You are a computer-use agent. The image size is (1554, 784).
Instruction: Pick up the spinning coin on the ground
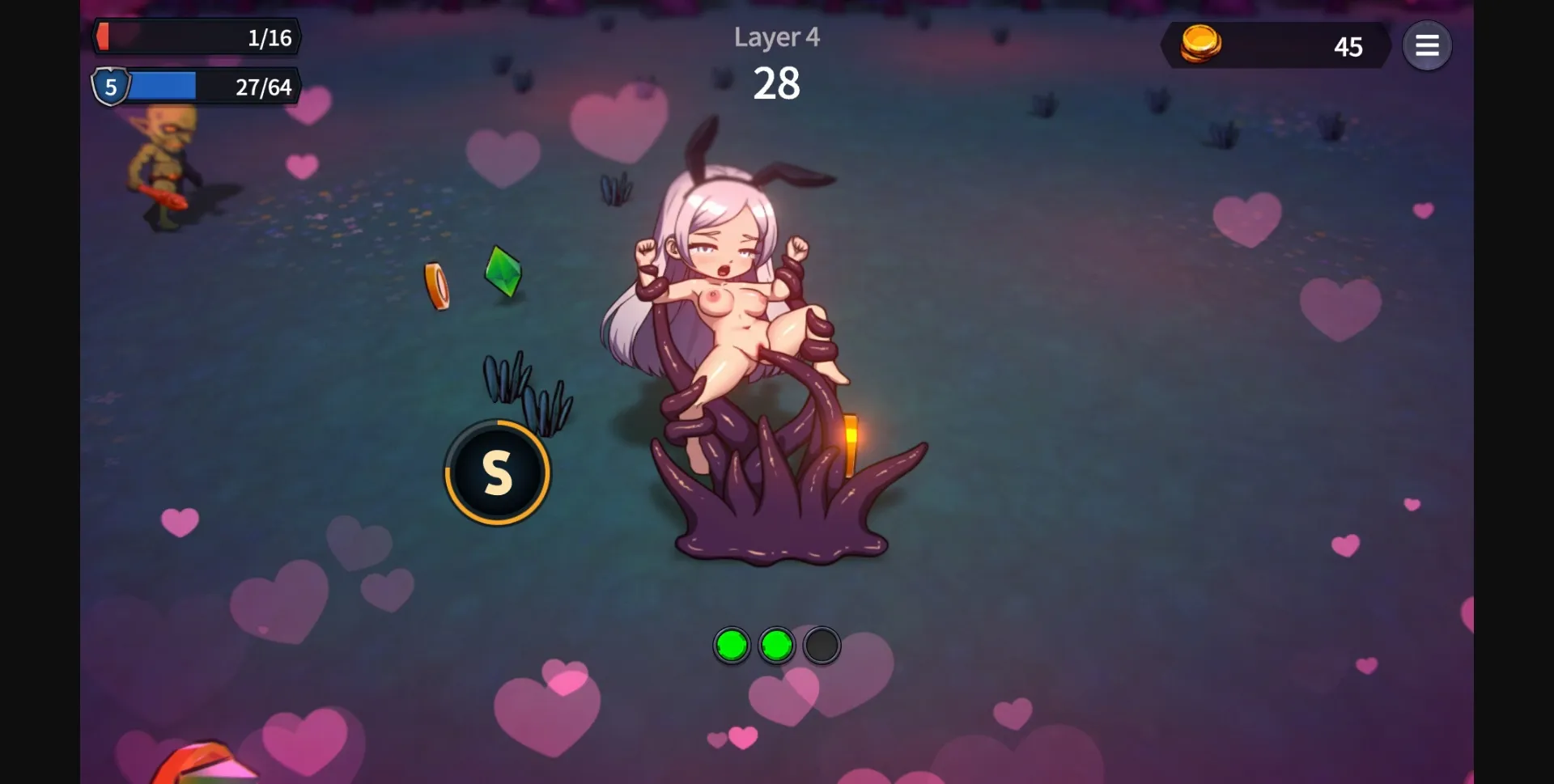435,283
